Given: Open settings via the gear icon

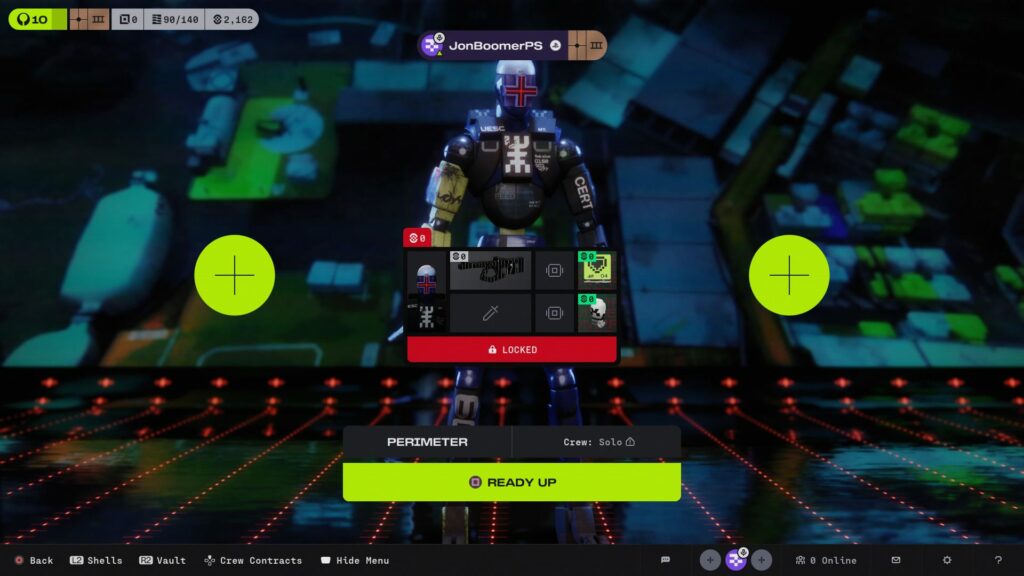Looking at the screenshot, I should (x=947, y=560).
